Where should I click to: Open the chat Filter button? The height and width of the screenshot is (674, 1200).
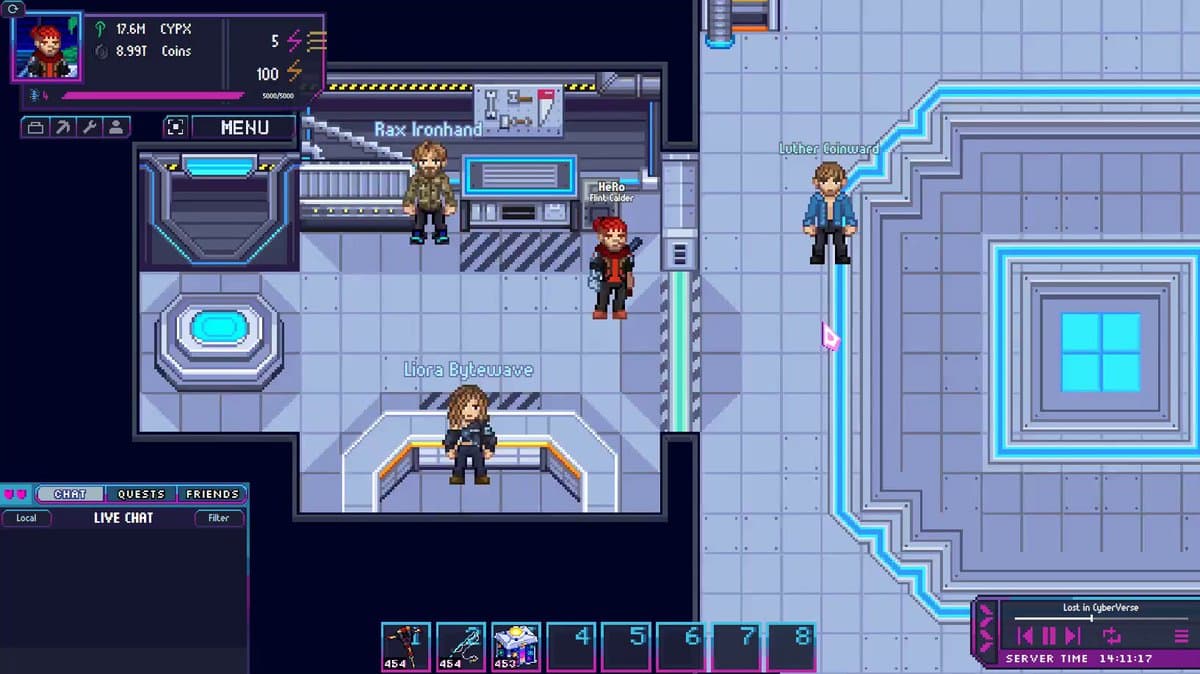[x=218, y=518]
